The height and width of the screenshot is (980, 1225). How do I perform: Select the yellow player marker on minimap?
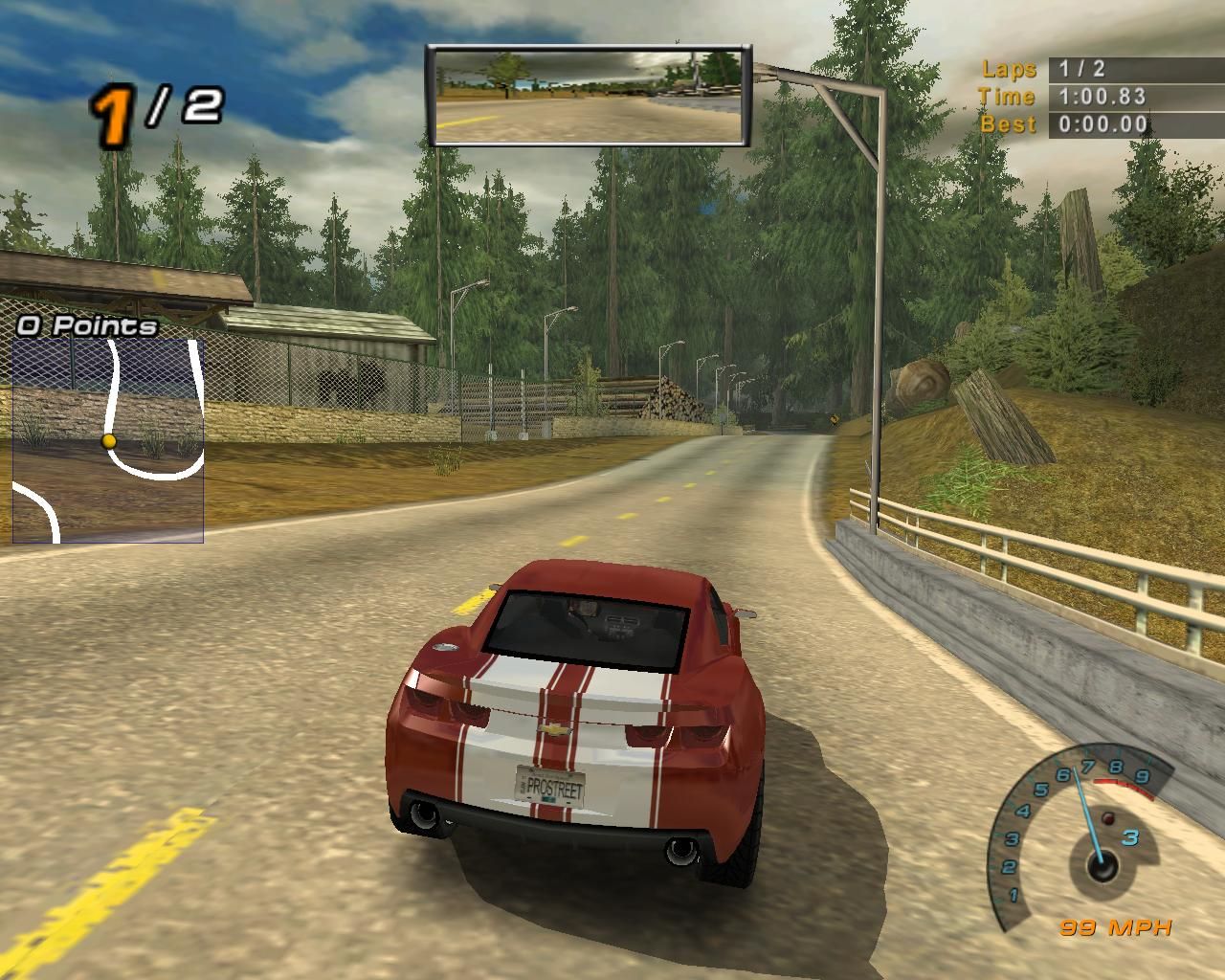pyautogui.click(x=109, y=441)
